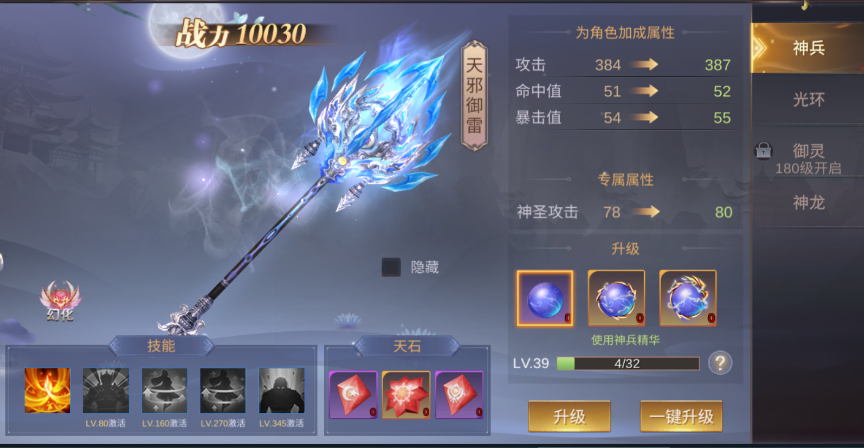Select the plain blue orb essence item
Image resolution: width=864 pixels, height=448 pixels.
pos(545,298)
